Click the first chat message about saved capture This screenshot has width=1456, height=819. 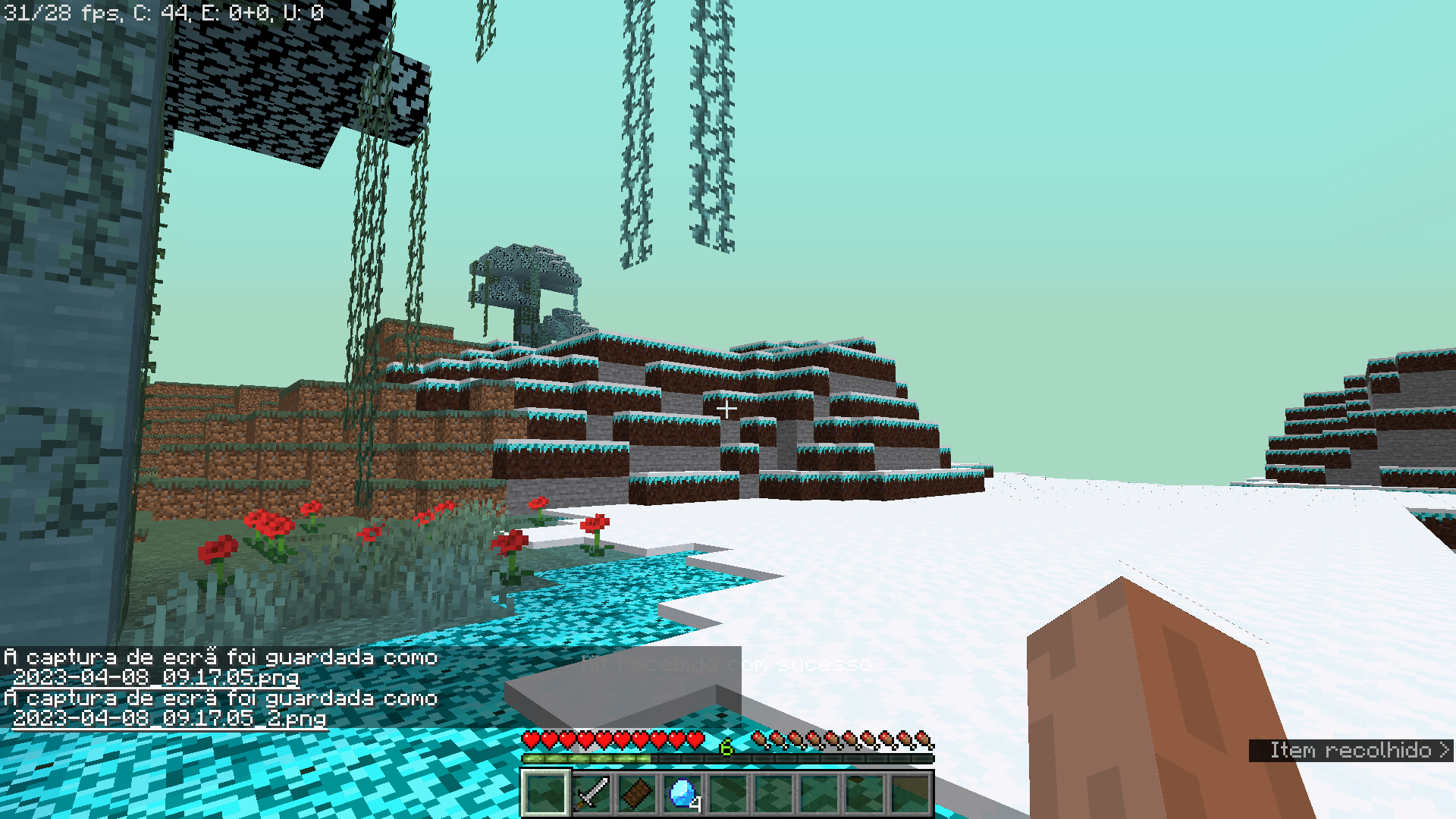point(220,657)
